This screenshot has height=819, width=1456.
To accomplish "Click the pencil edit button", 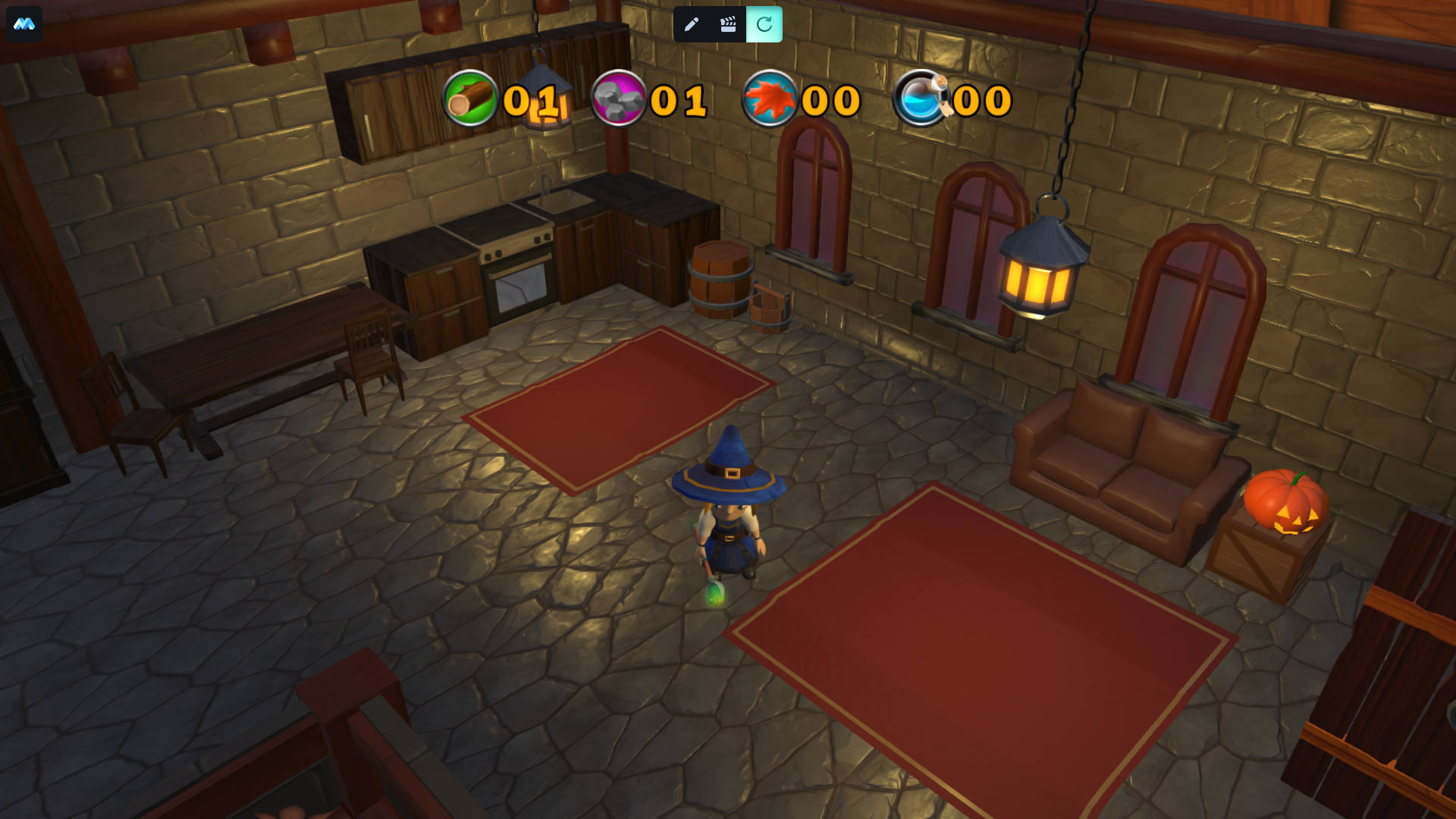I will point(691,24).
